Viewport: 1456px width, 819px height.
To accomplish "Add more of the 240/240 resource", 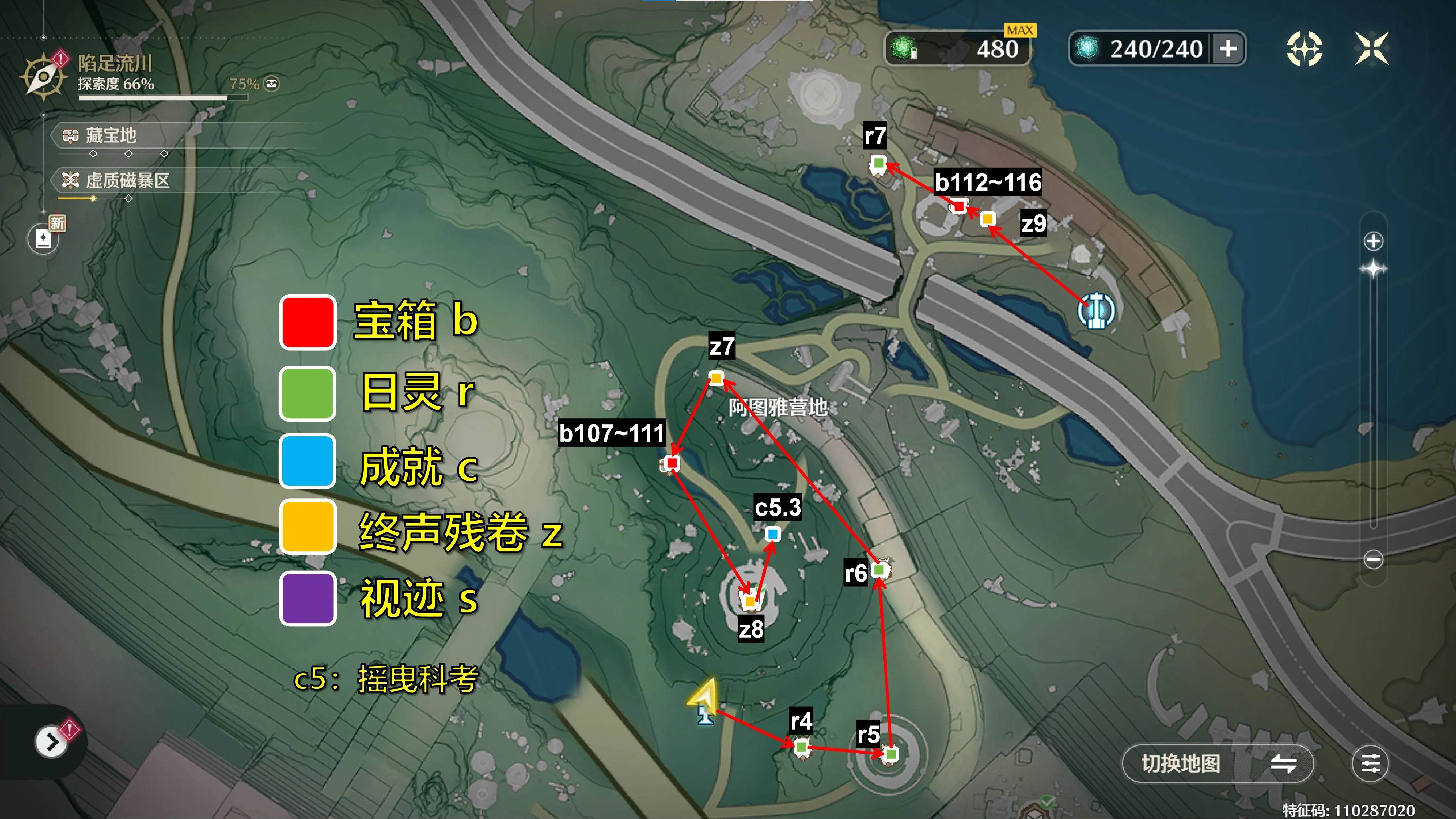I will (x=1228, y=49).
